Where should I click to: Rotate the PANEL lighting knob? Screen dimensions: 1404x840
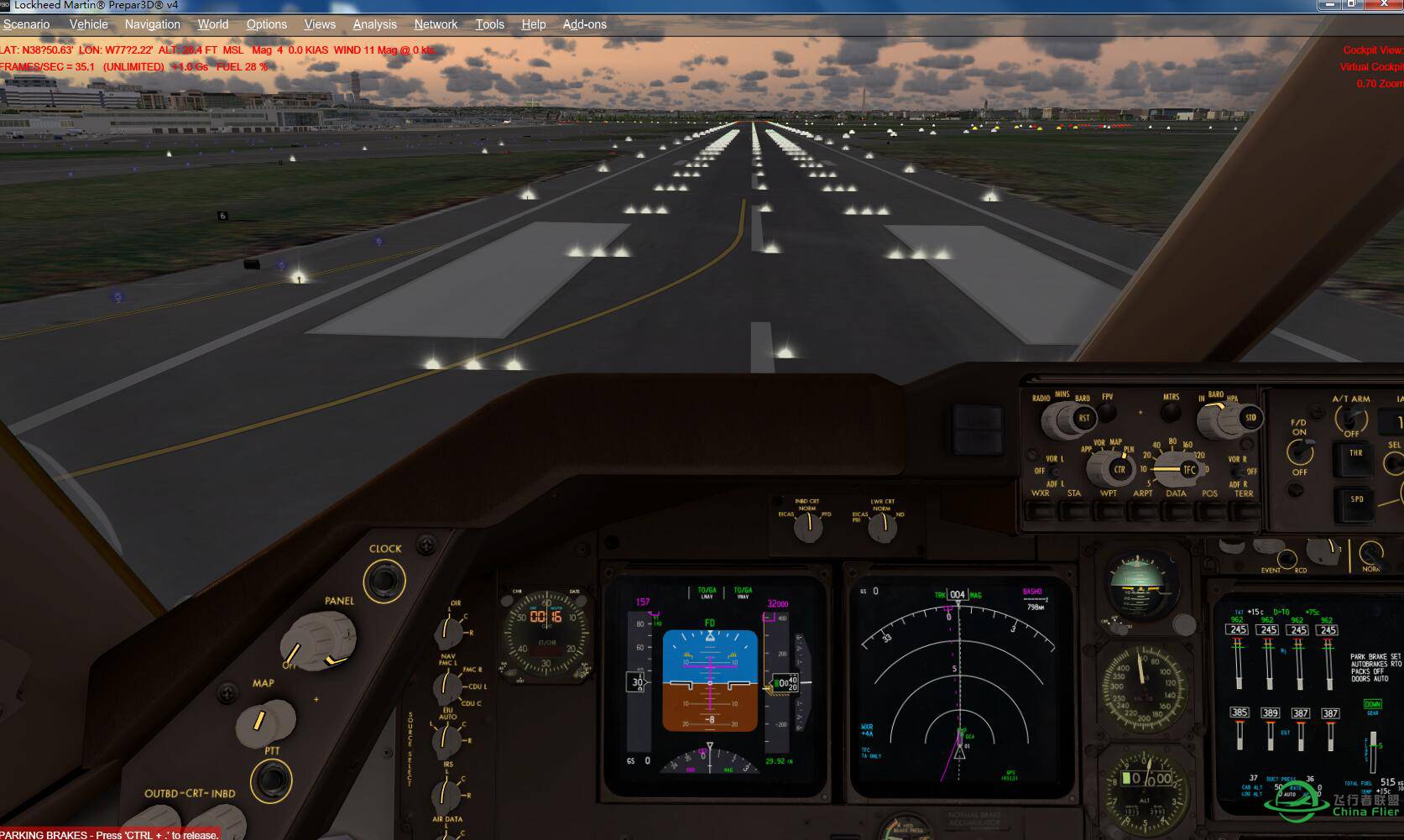319,638
